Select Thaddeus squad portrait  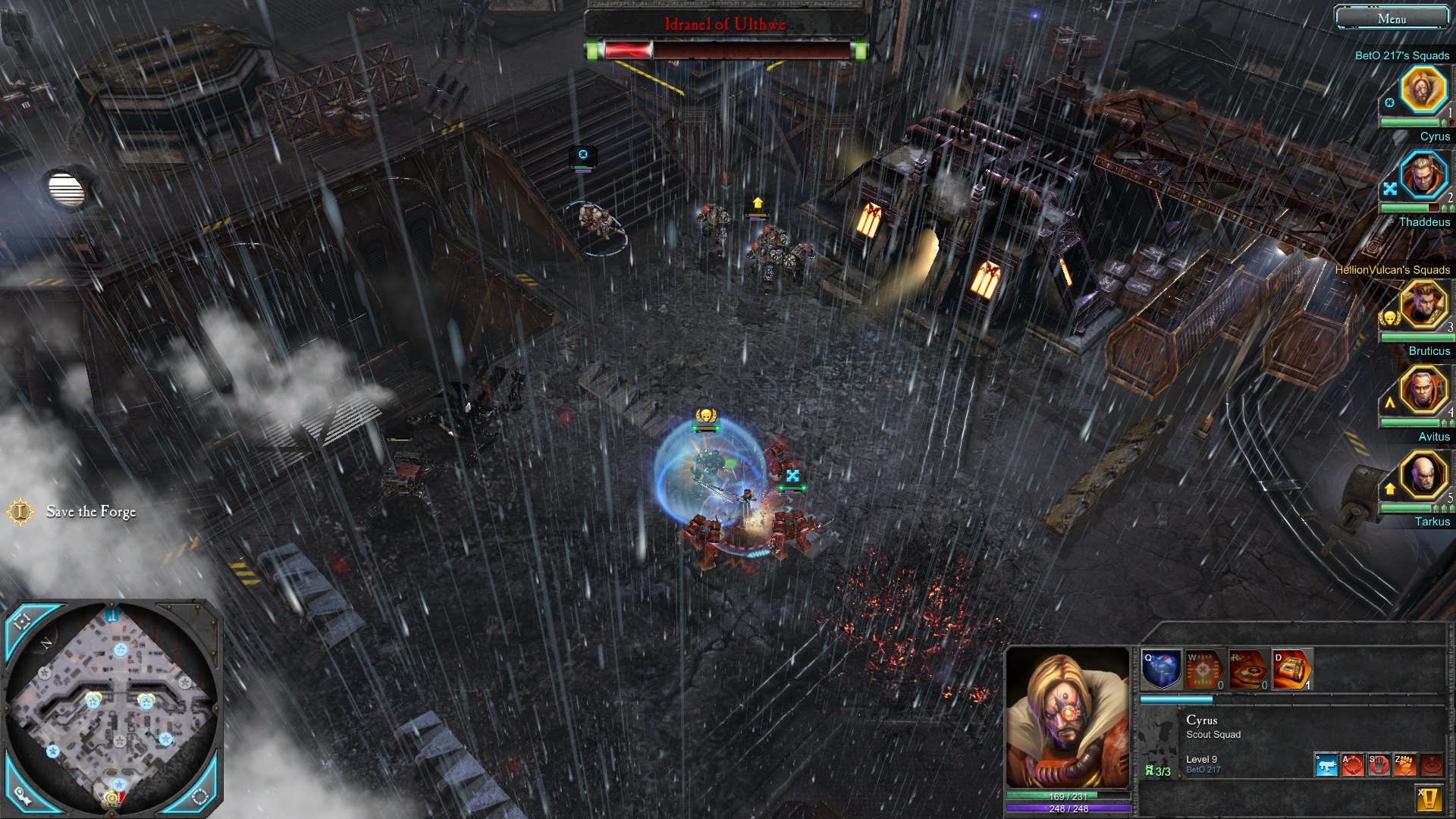[x=1423, y=175]
